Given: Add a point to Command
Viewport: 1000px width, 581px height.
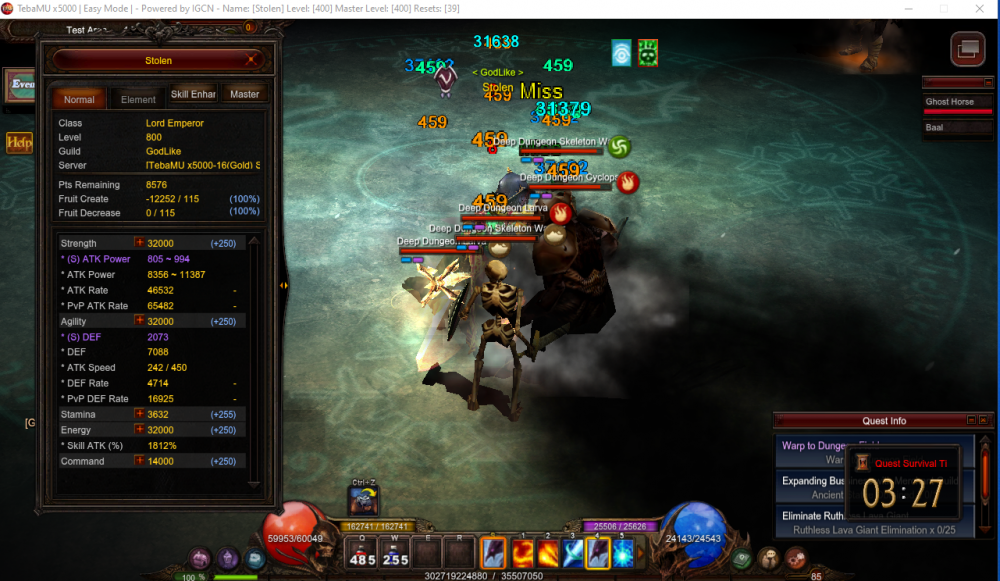Looking at the screenshot, I should pos(140,461).
